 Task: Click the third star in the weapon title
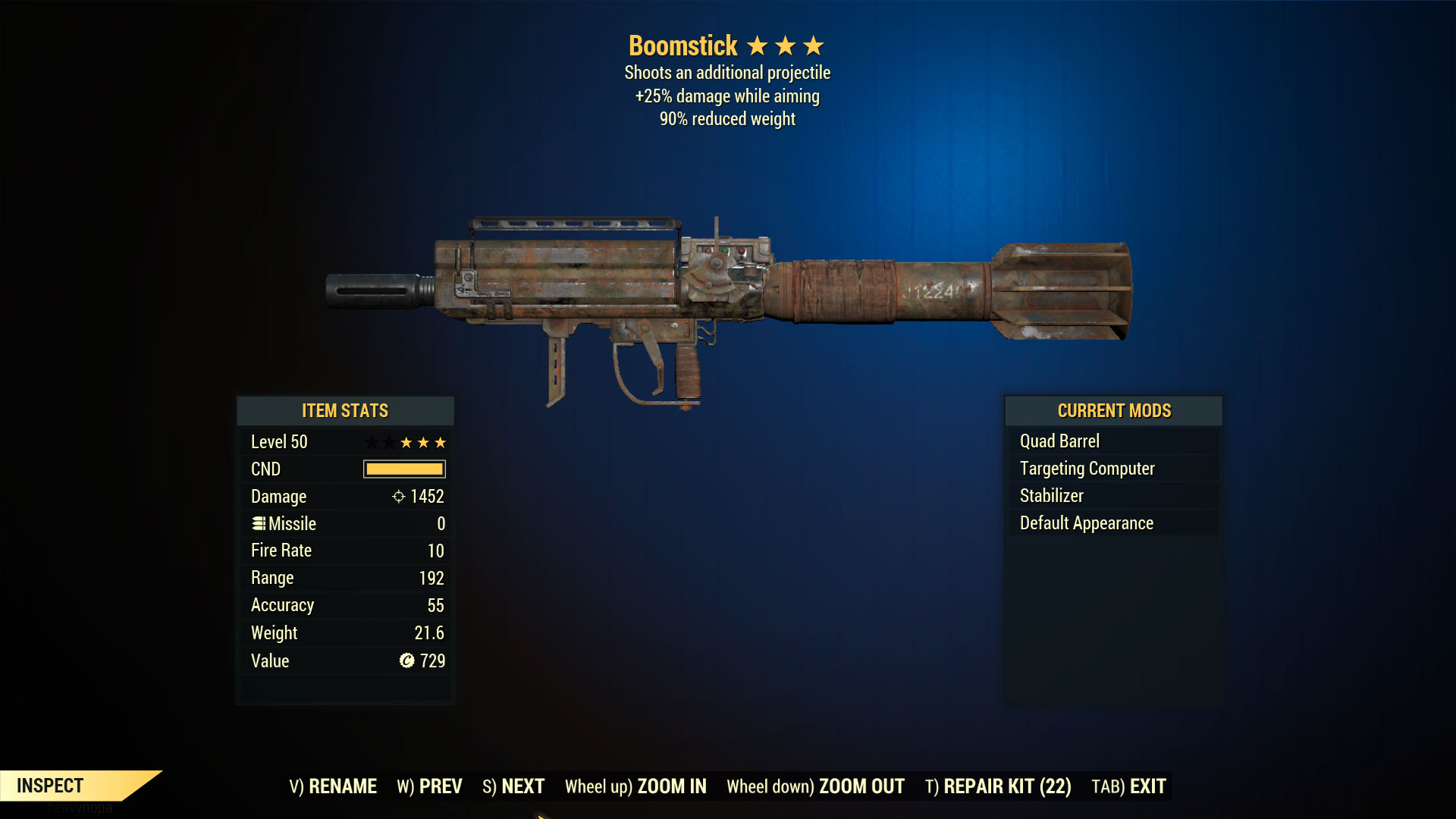click(x=814, y=45)
